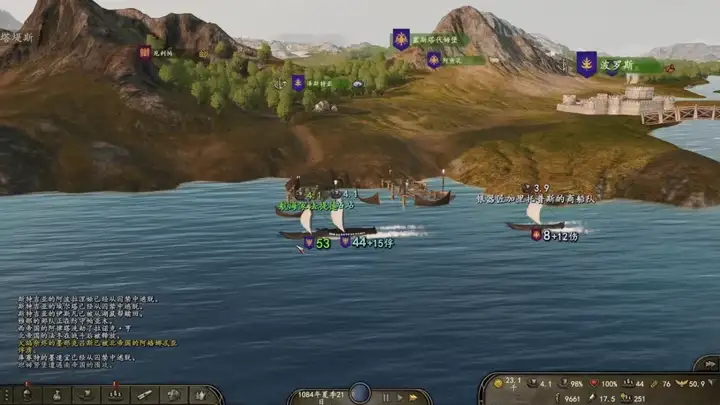Play time at normal speed
Screen dimensions: 720x405
click(x=401, y=397)
